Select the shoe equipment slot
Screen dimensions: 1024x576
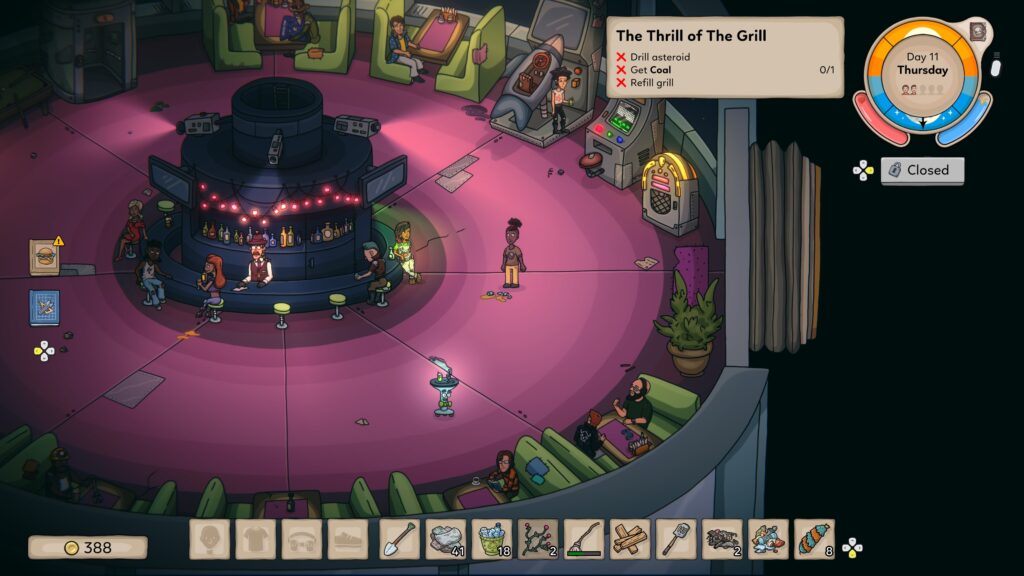pyautogui.click(x=347, y=539)
